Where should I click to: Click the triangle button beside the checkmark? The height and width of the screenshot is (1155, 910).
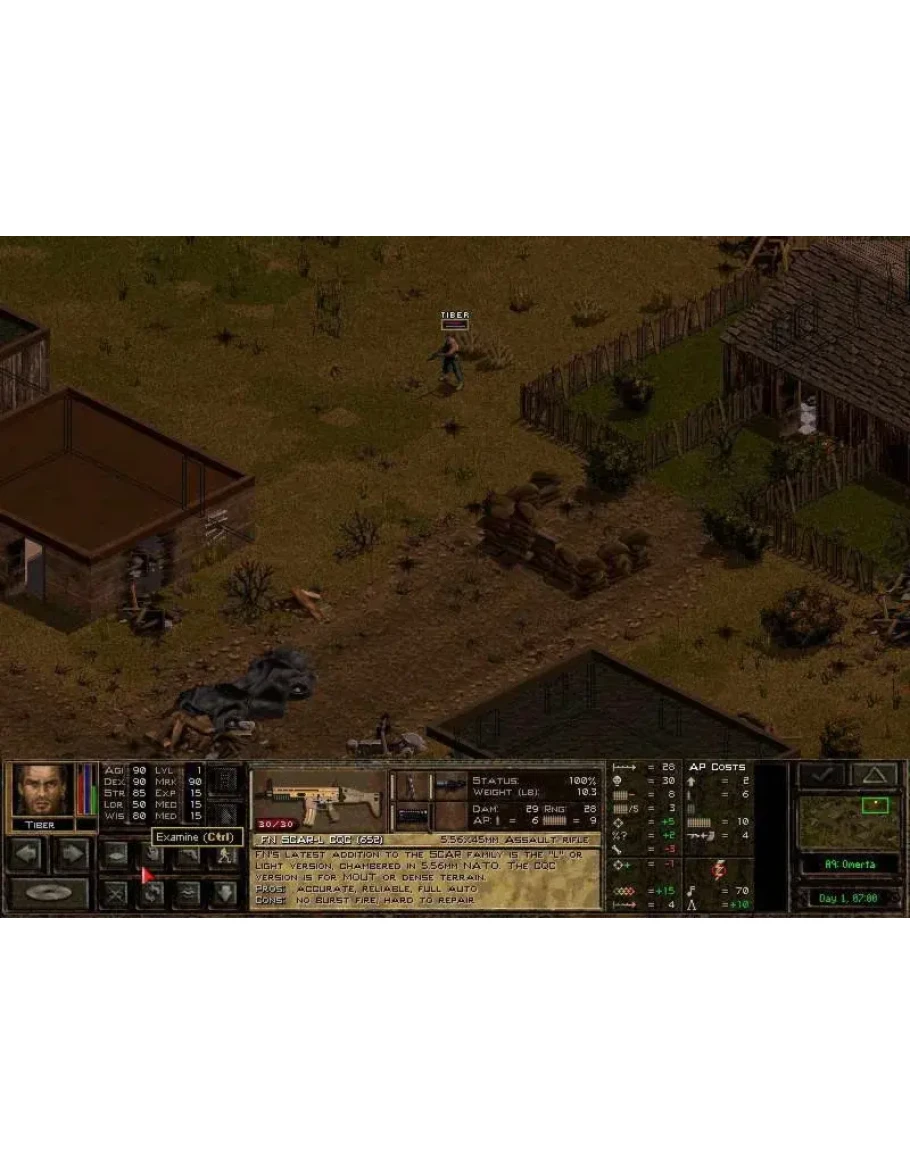872,775
